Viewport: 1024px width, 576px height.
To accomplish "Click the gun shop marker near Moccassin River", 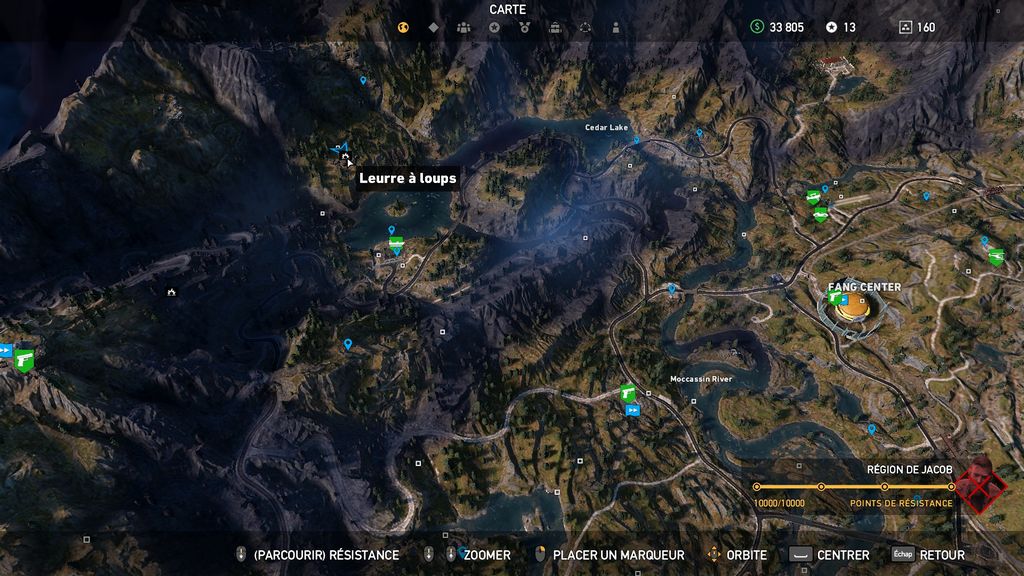I will pyautogui.click(x=628, y=392).
